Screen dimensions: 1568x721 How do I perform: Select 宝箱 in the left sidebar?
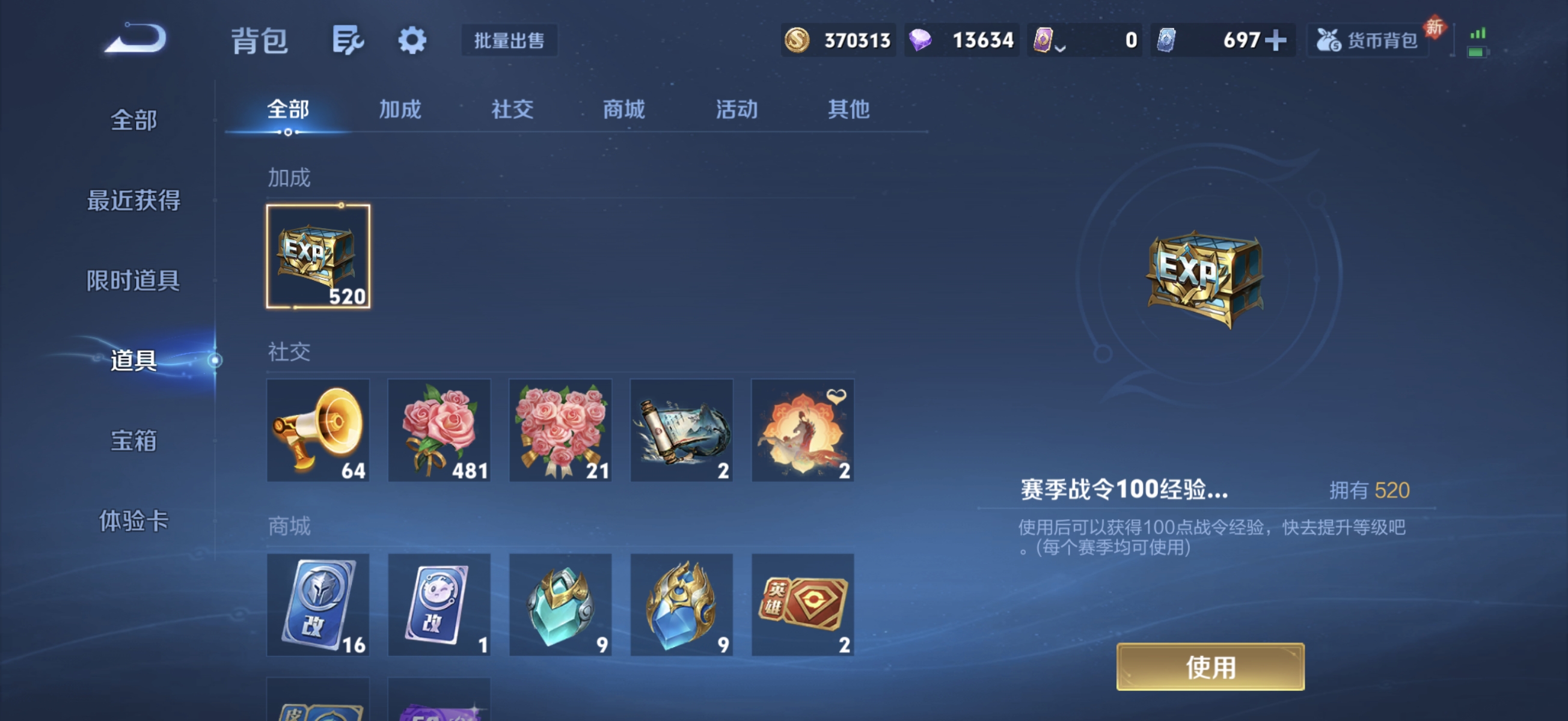pyautogui.click(x=135, y=440)
